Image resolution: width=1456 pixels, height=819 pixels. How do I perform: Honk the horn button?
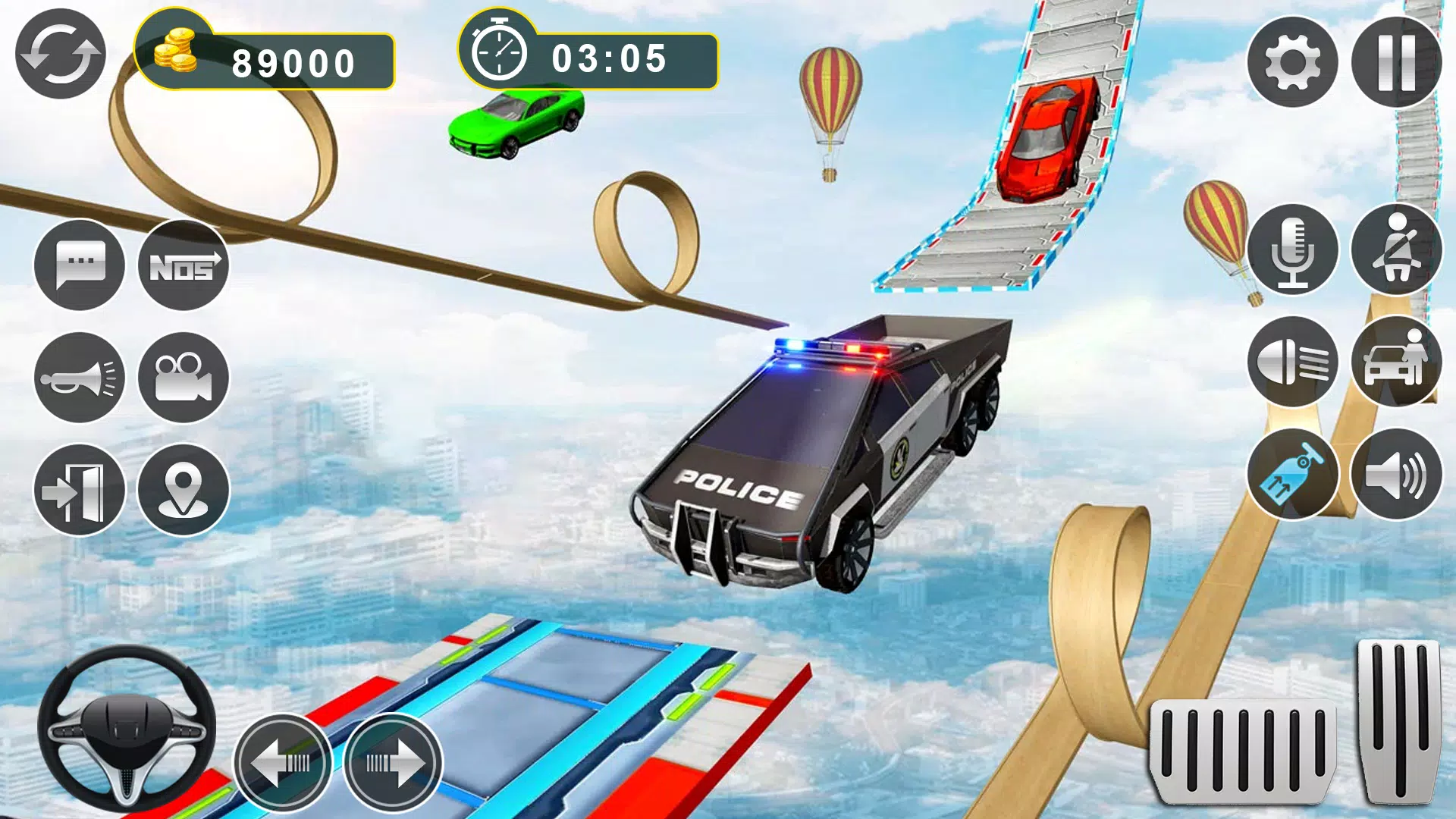click(80, 378)
